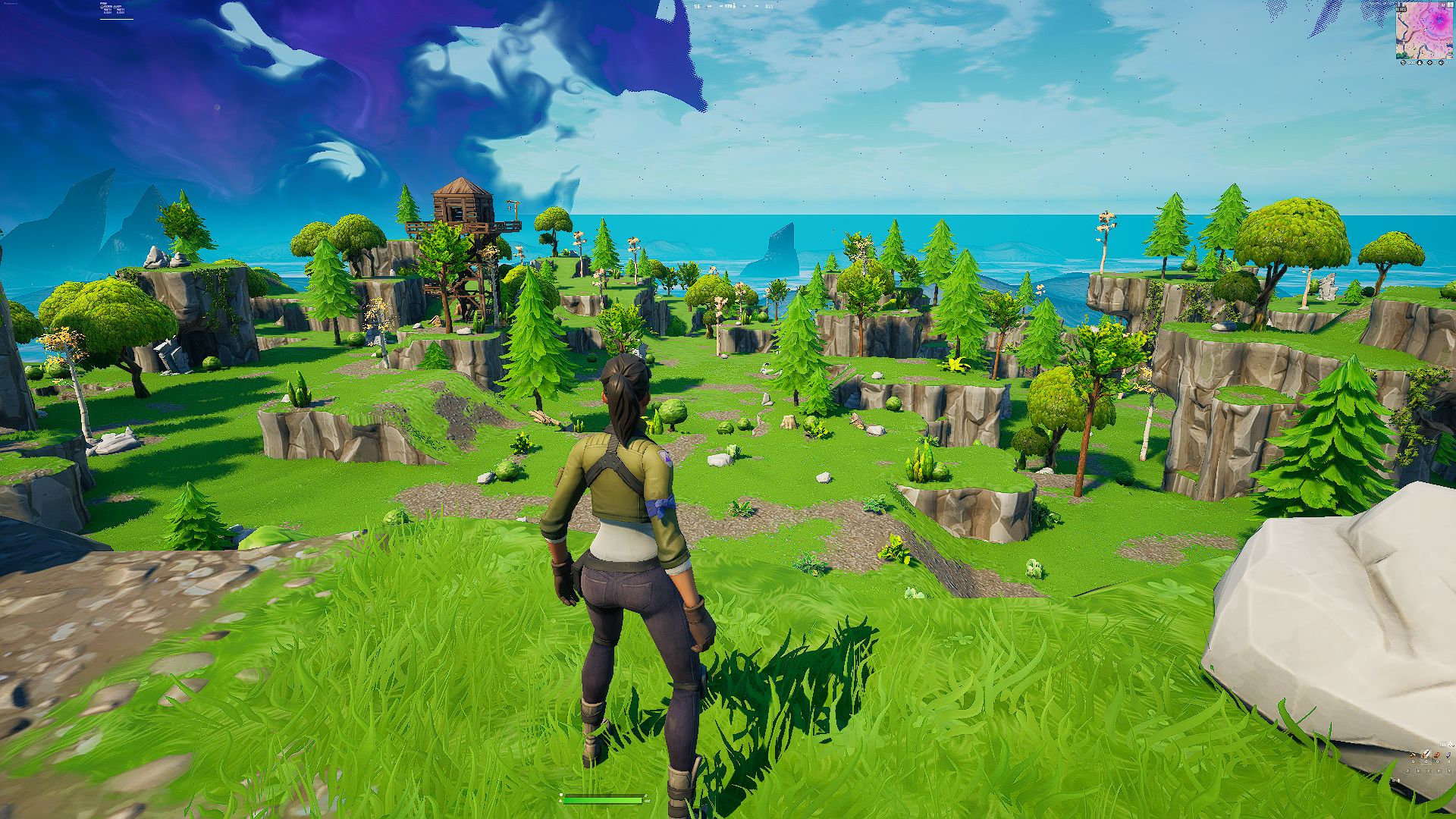This screenshot has width=1456, height=819.
Task: Select the item in the last hotbar slot
Action: coord(1448,755)
